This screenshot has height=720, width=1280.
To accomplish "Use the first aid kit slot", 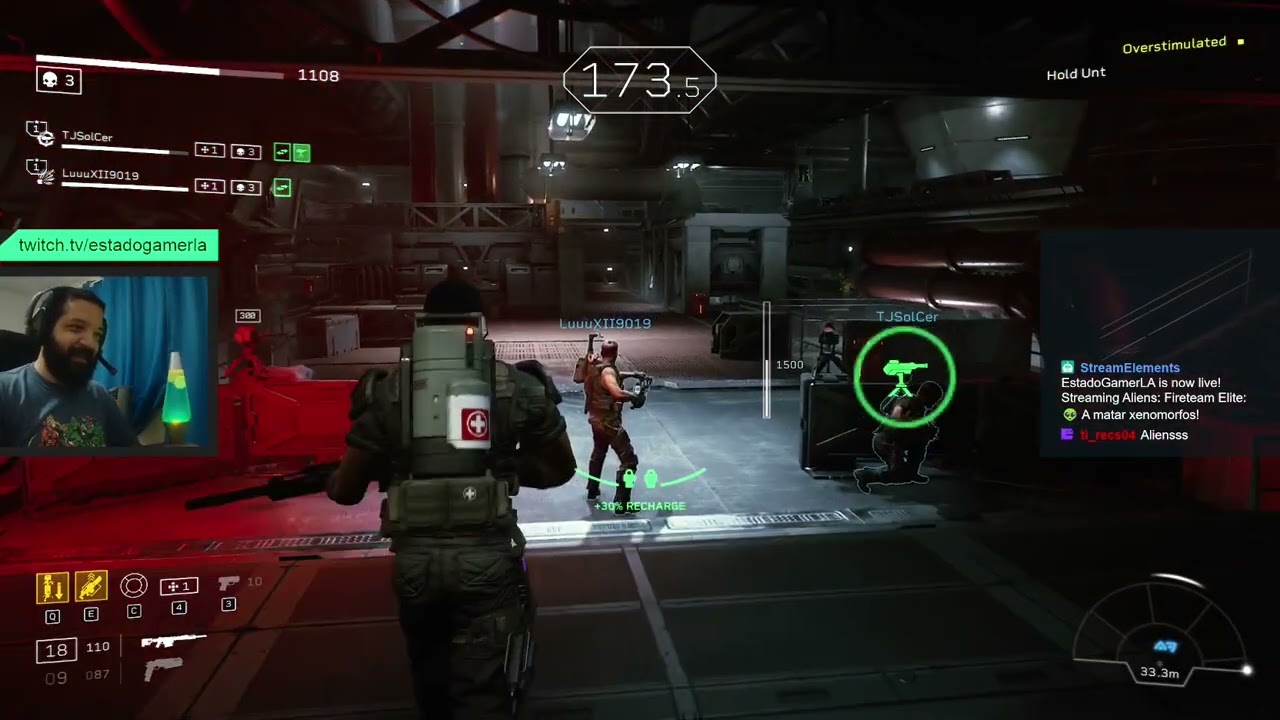I will coord(179,587).
